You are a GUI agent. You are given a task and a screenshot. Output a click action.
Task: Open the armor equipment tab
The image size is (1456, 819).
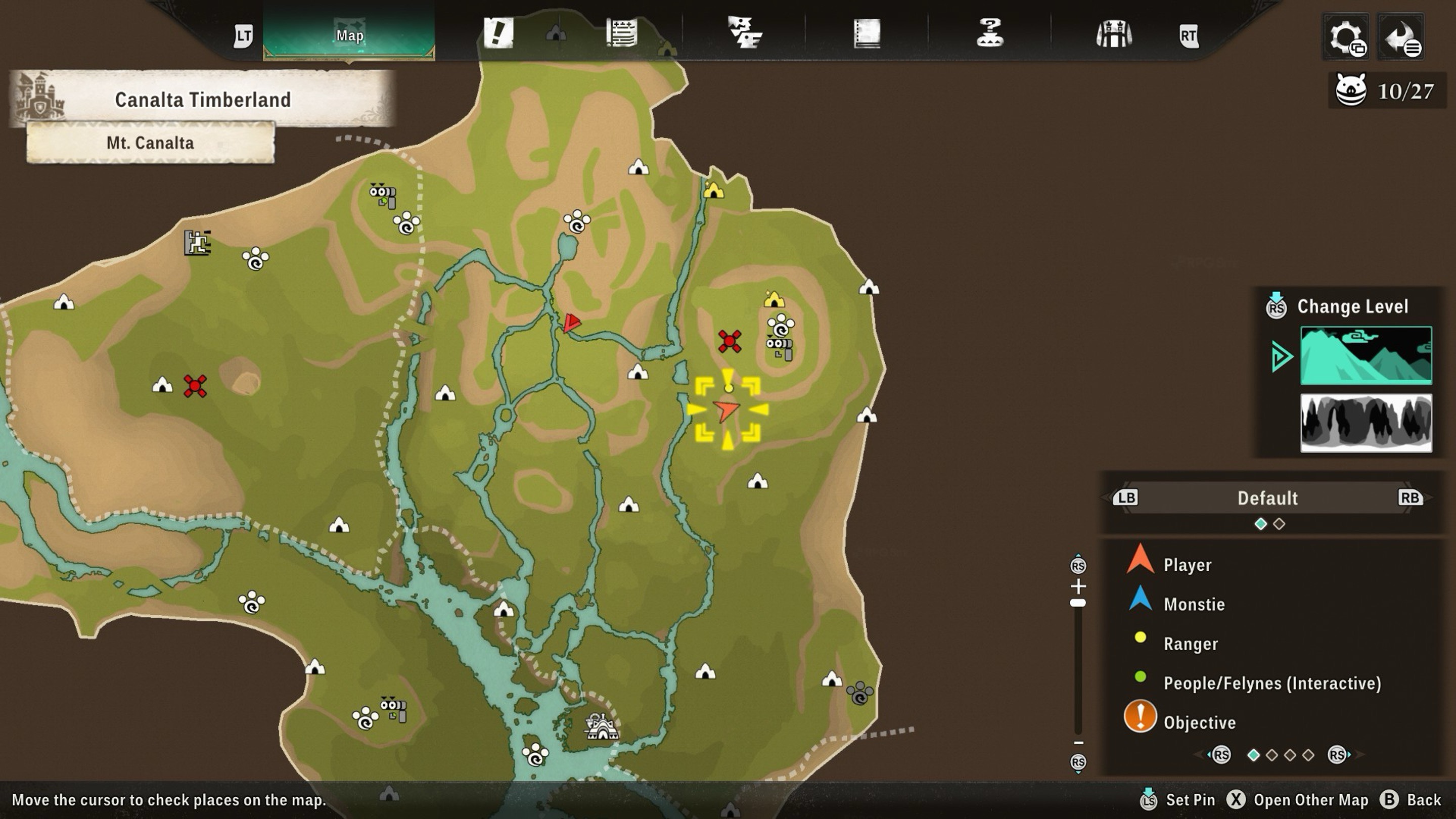[1113, 34]
